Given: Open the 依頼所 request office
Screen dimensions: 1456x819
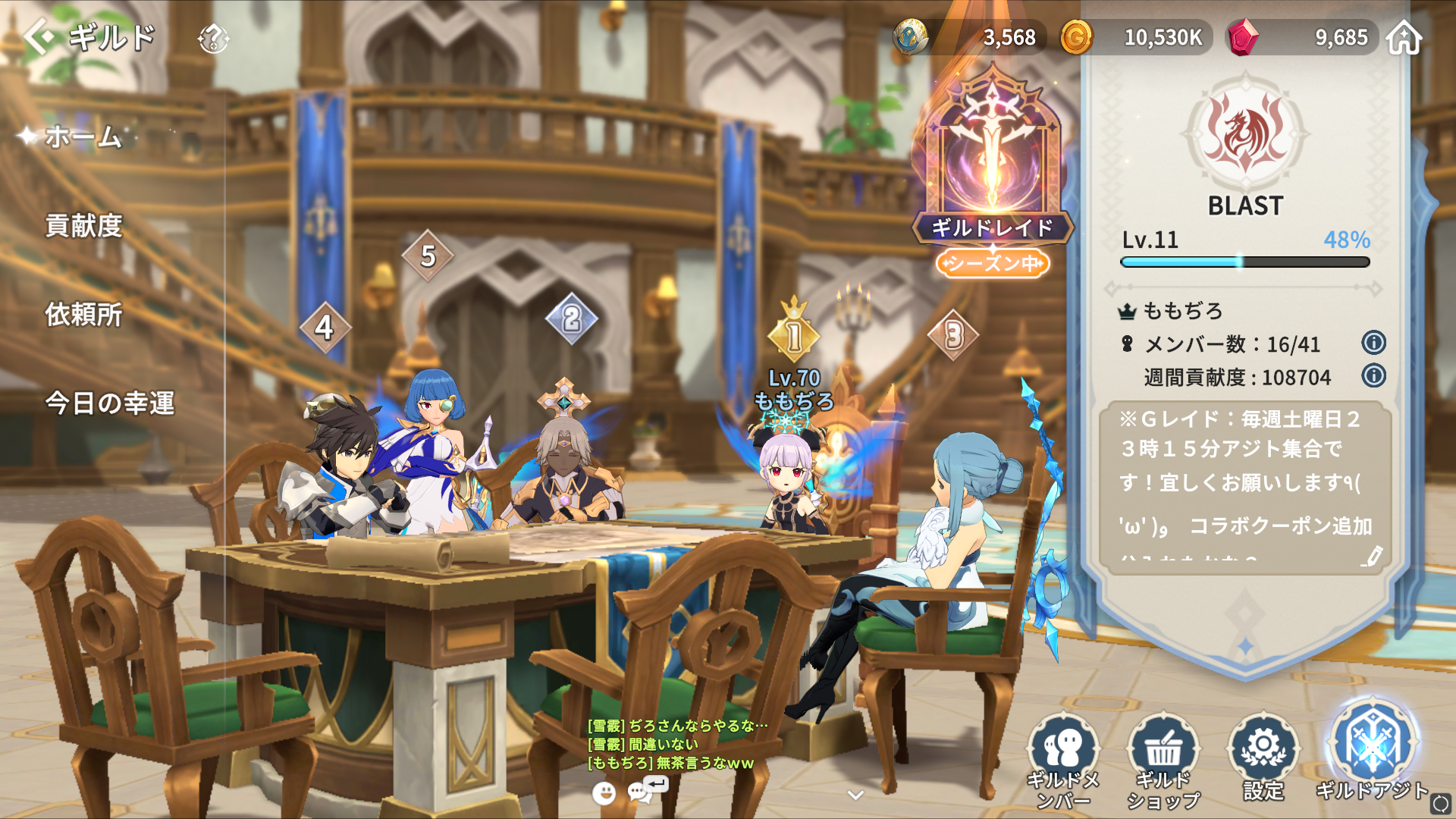Looking at the screenshot, I should click(x=83, y=315).
